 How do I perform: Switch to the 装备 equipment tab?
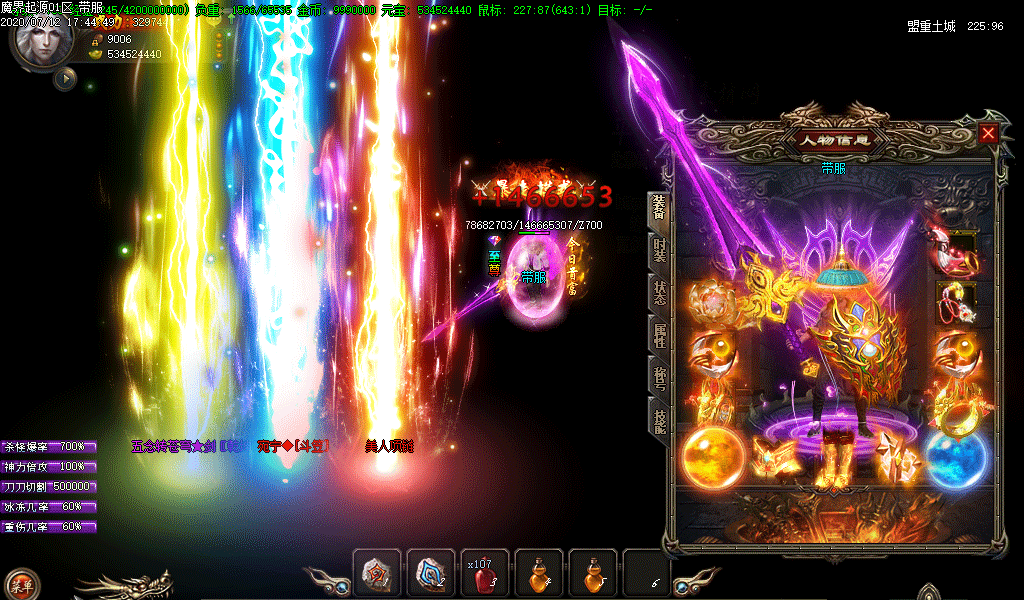(x=660, y=208)
